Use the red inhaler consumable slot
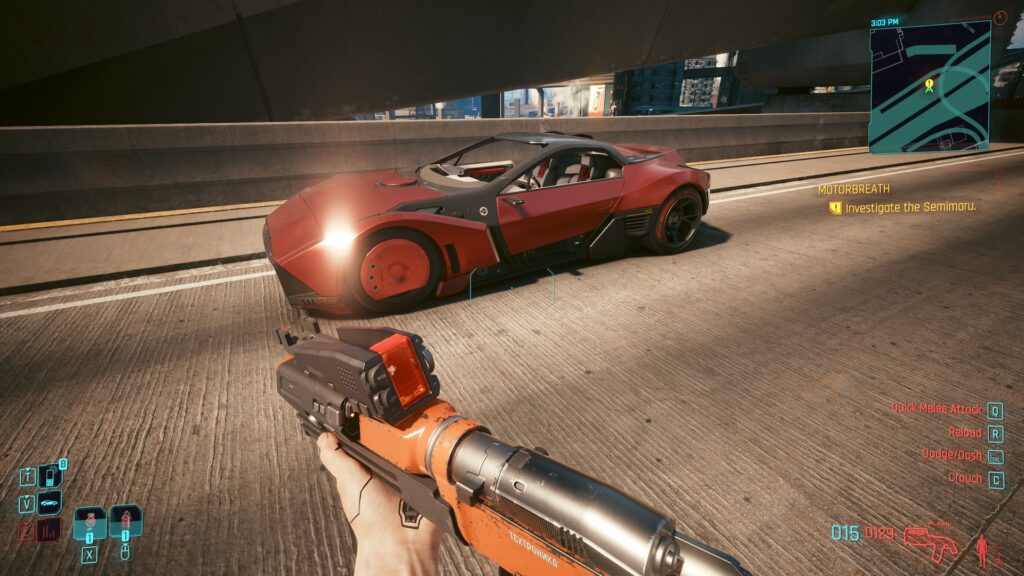Image resolution: width=1024 pixels, height=576 pixels. tap(90, 522)
